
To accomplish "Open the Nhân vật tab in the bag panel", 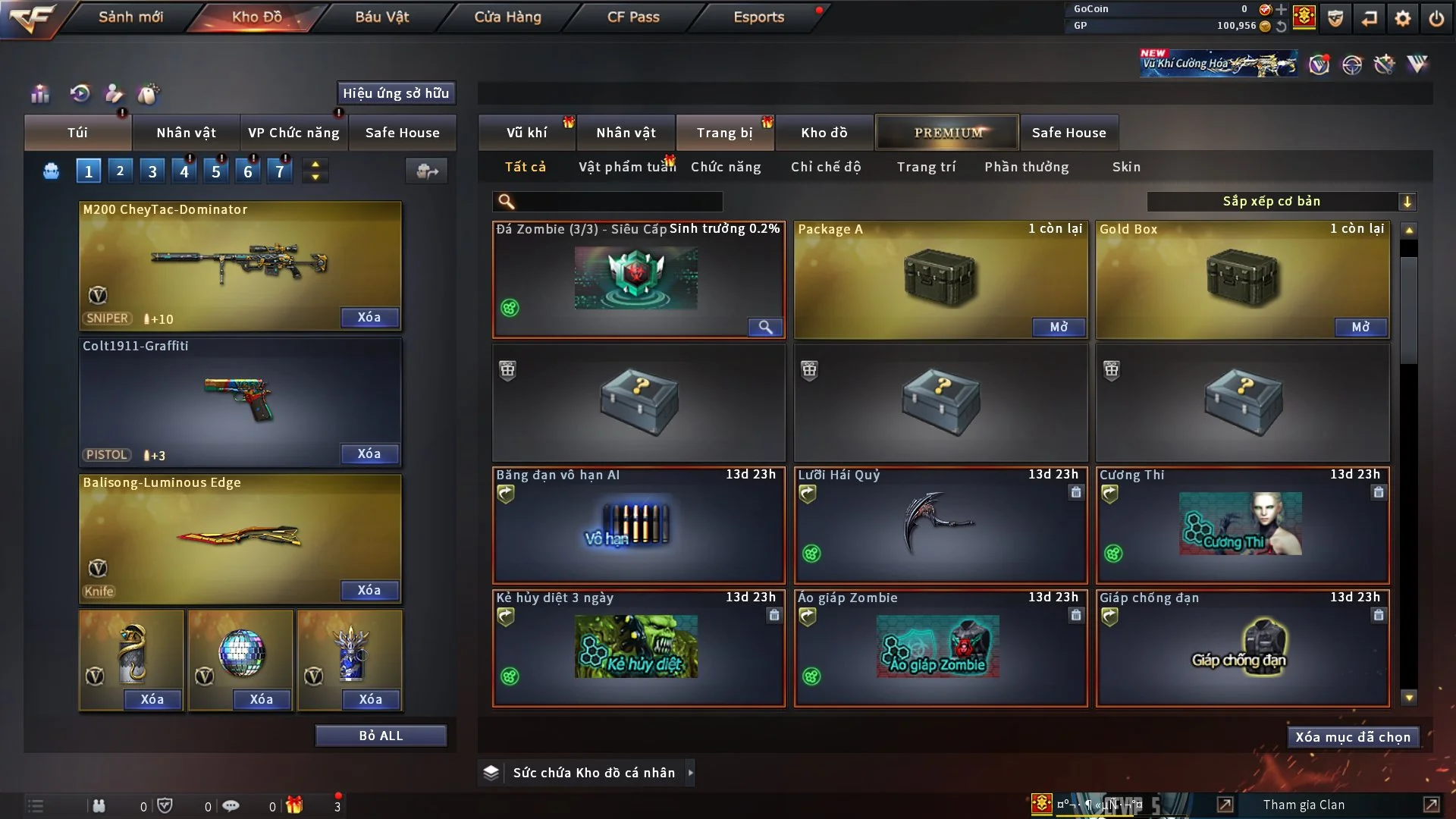I will [x=186, y=133].
